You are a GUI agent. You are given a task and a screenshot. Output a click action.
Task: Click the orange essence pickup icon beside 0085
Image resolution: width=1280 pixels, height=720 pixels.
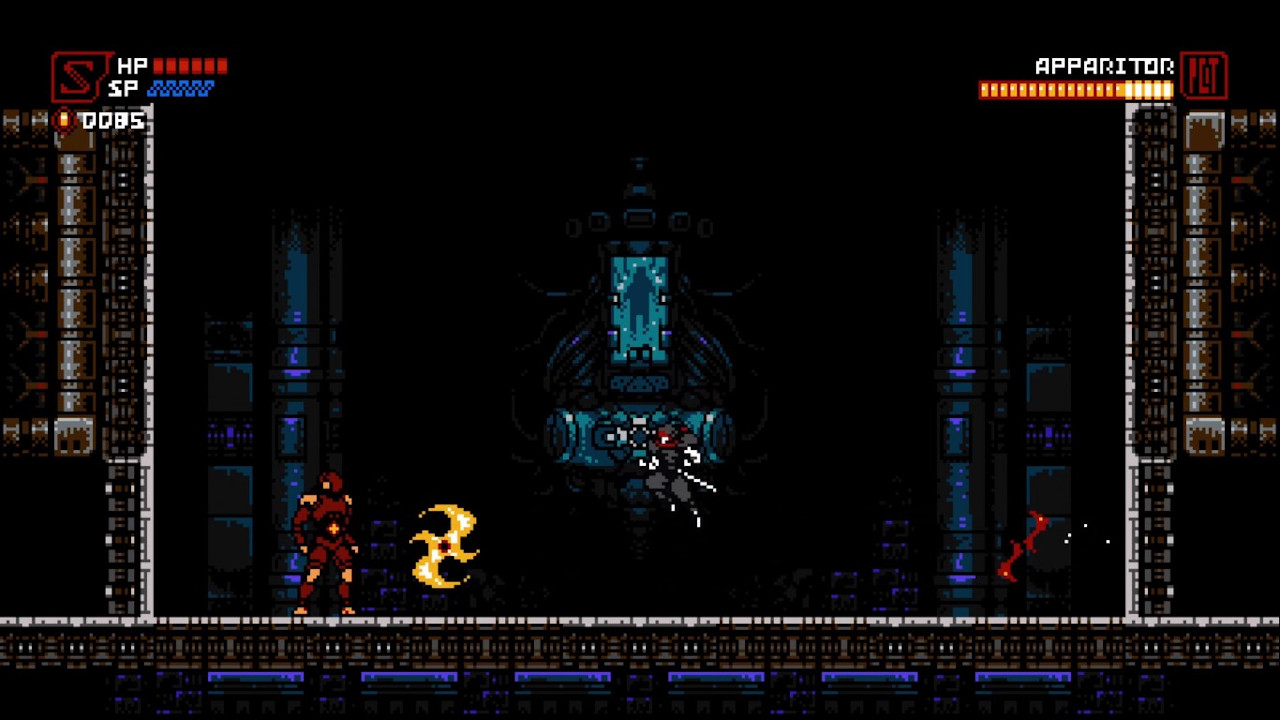pos(62,120)
